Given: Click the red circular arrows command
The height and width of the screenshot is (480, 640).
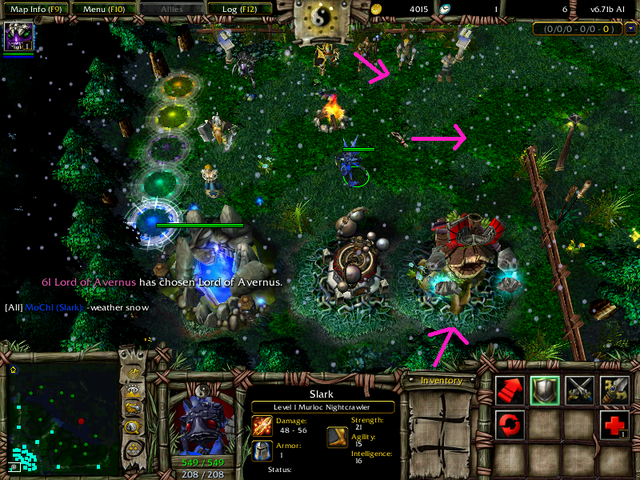Looking at the screenshot, I should [x=512, y=424].
